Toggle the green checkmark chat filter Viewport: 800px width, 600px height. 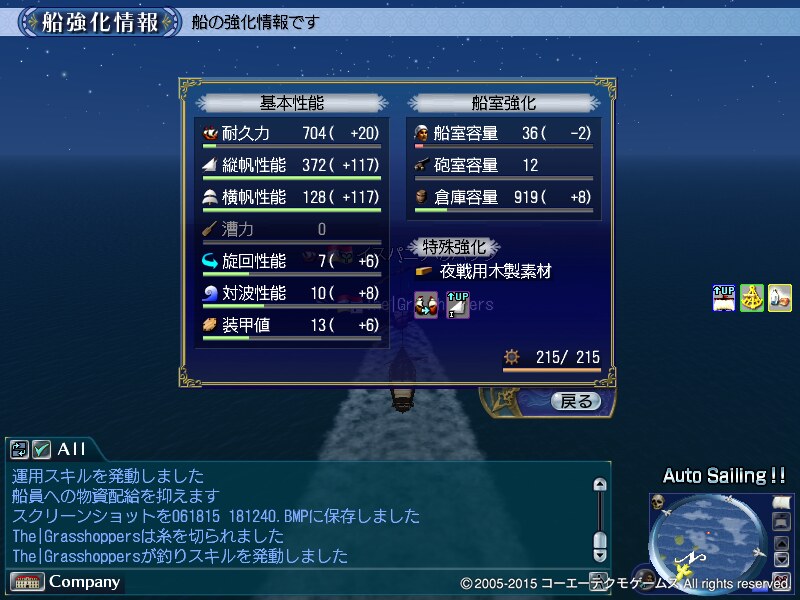[x=42, y=449]
